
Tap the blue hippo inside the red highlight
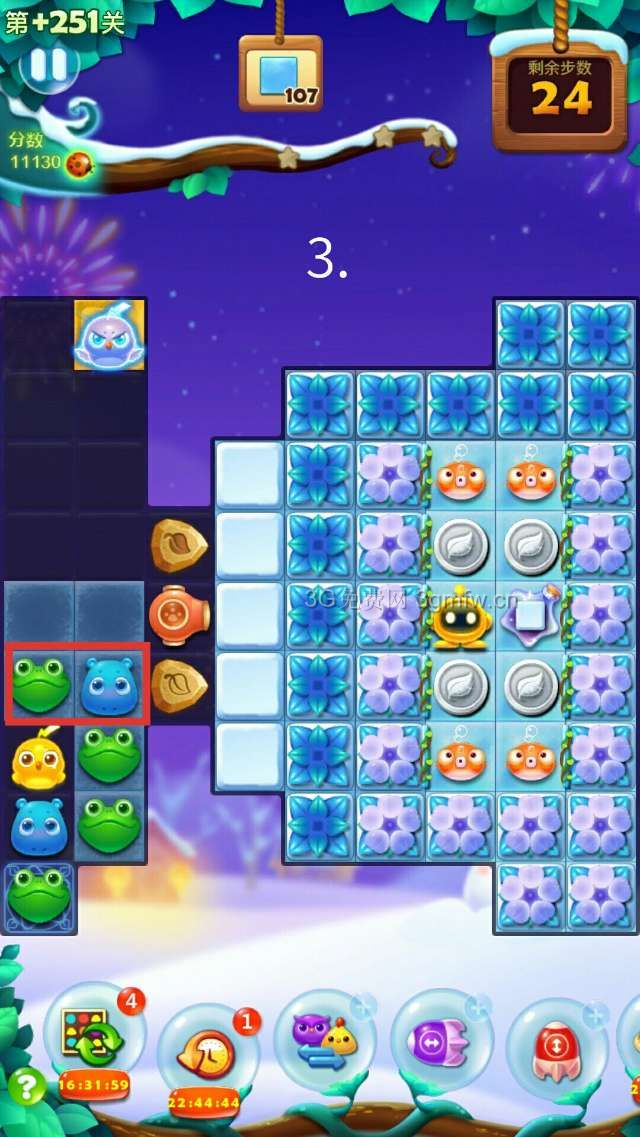pyautogui.click(x=110, y=685)
